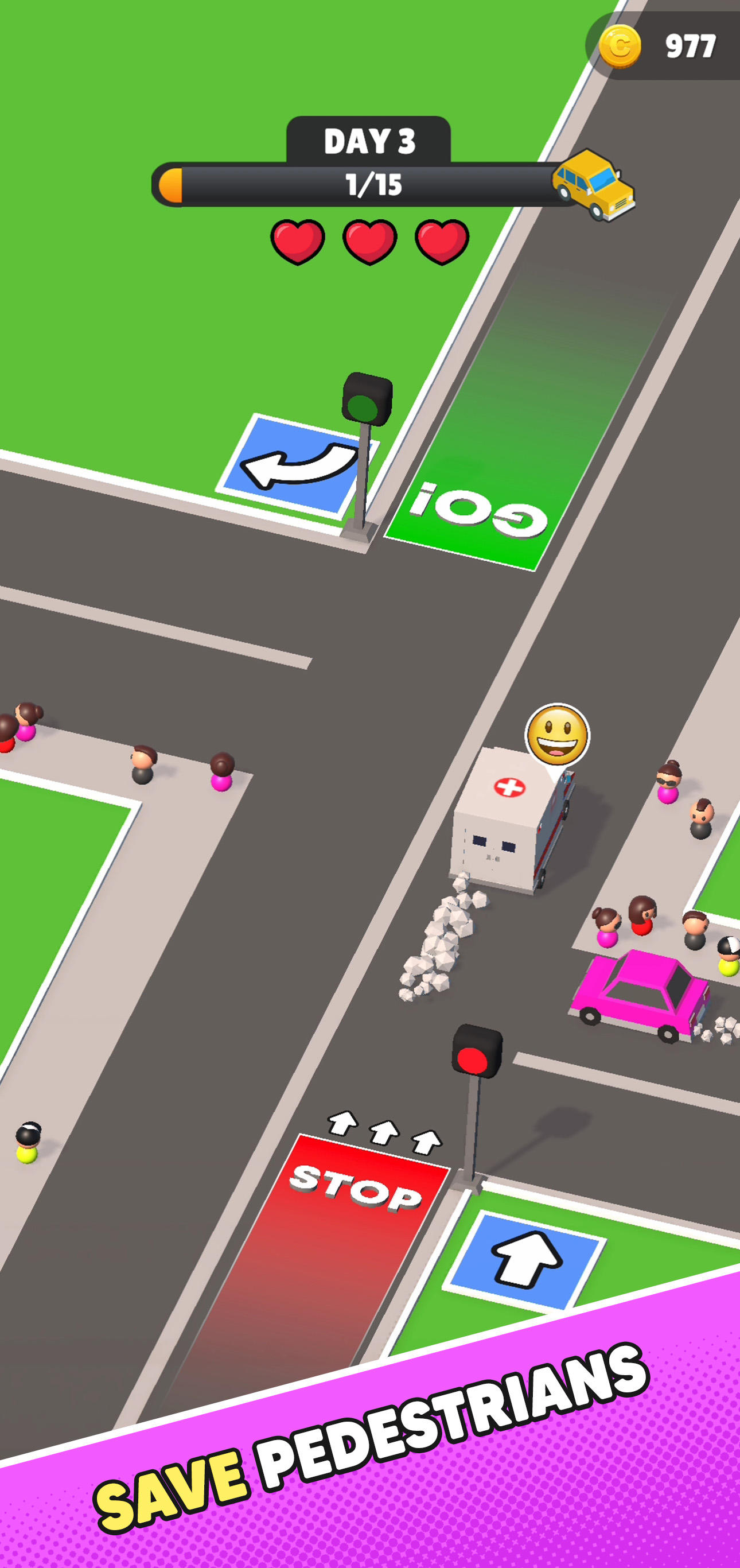Select the yellow car progress icon
740x1568 pixels.
tap(593, 184)
